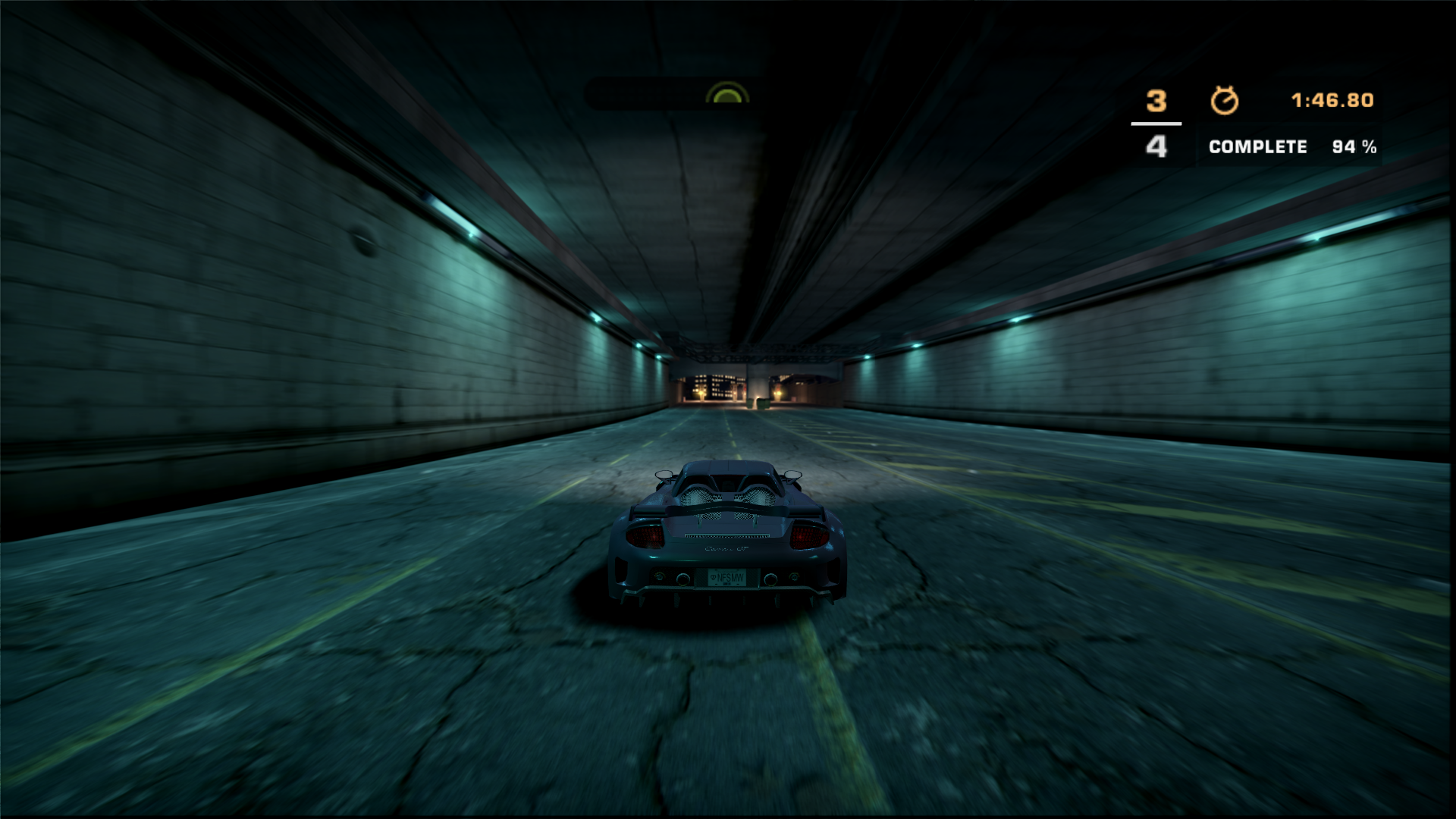The height and width of the screenshot is (819, 1456).
Task: Toggle the right taillight of the car
Action: click(806, 537)
